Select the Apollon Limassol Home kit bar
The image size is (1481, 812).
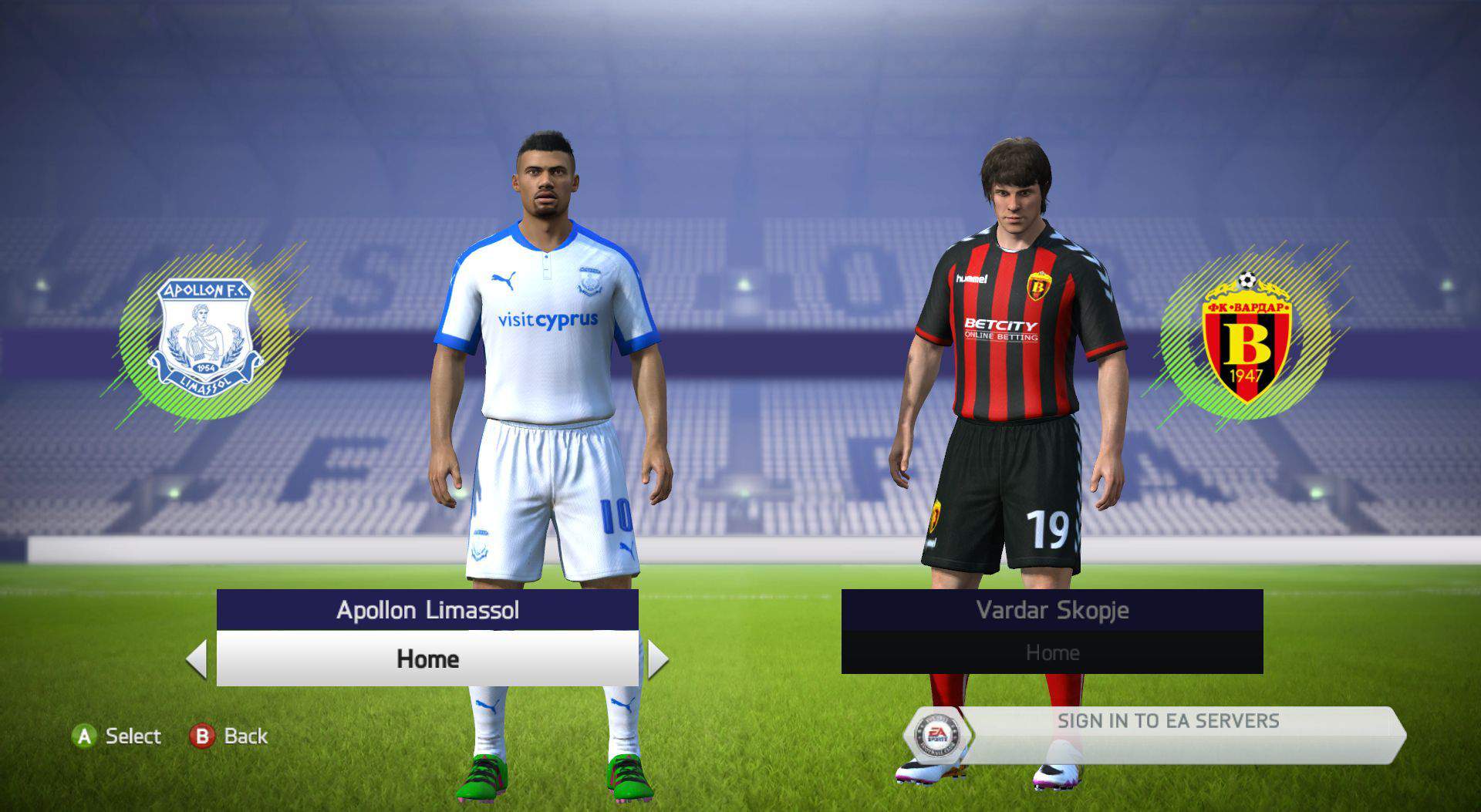point(427,659)
